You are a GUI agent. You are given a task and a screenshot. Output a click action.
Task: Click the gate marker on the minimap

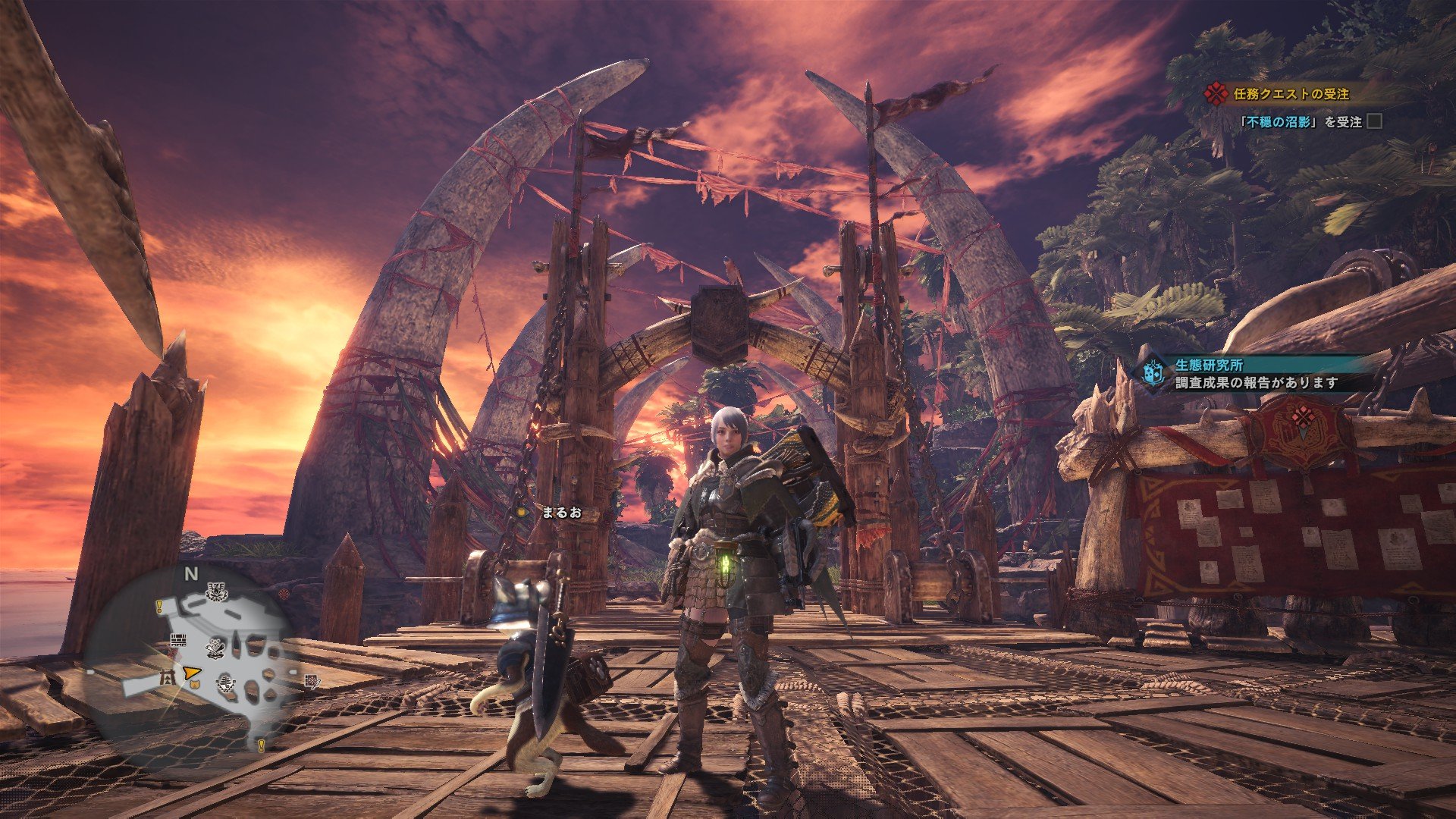pos(168,677)
